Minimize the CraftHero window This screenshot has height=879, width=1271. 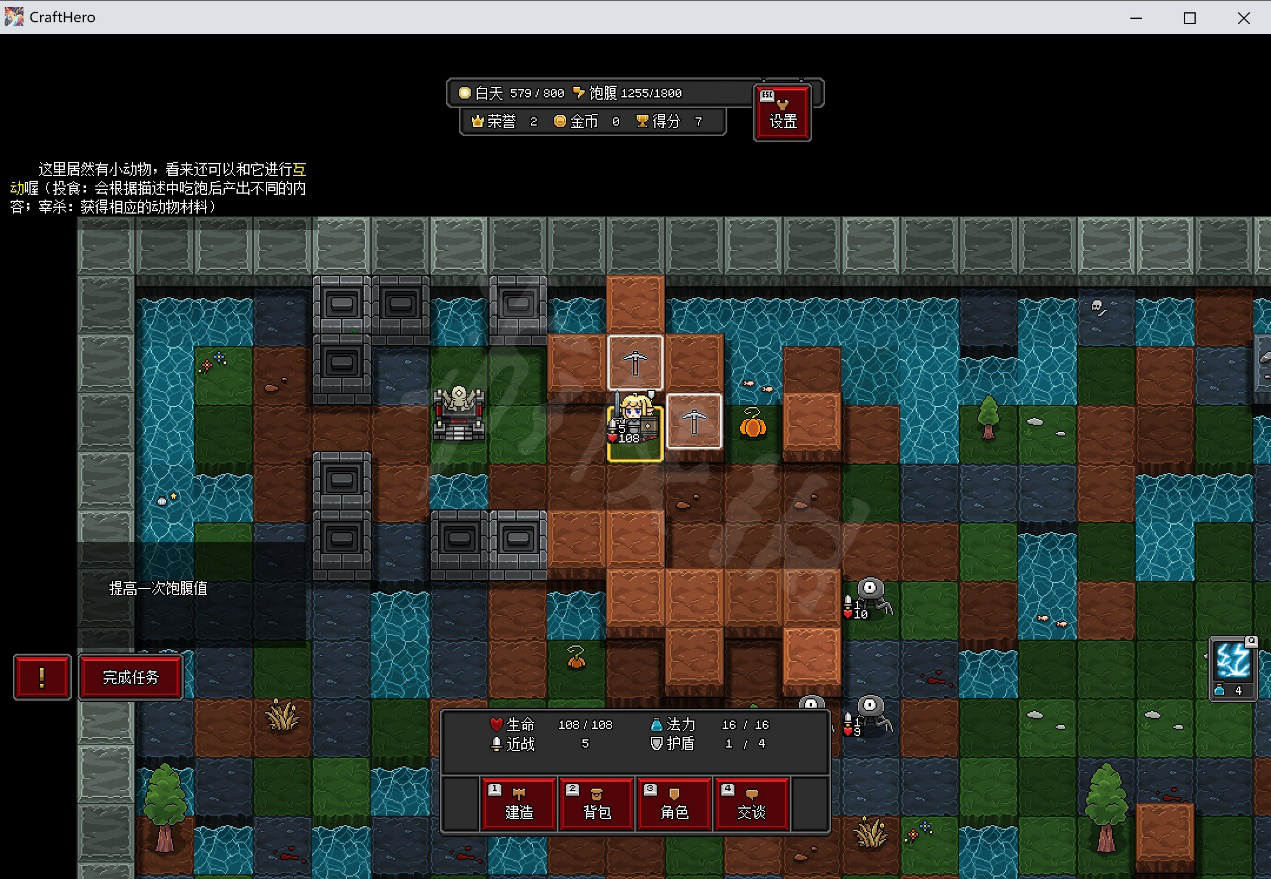(1137, 17)
